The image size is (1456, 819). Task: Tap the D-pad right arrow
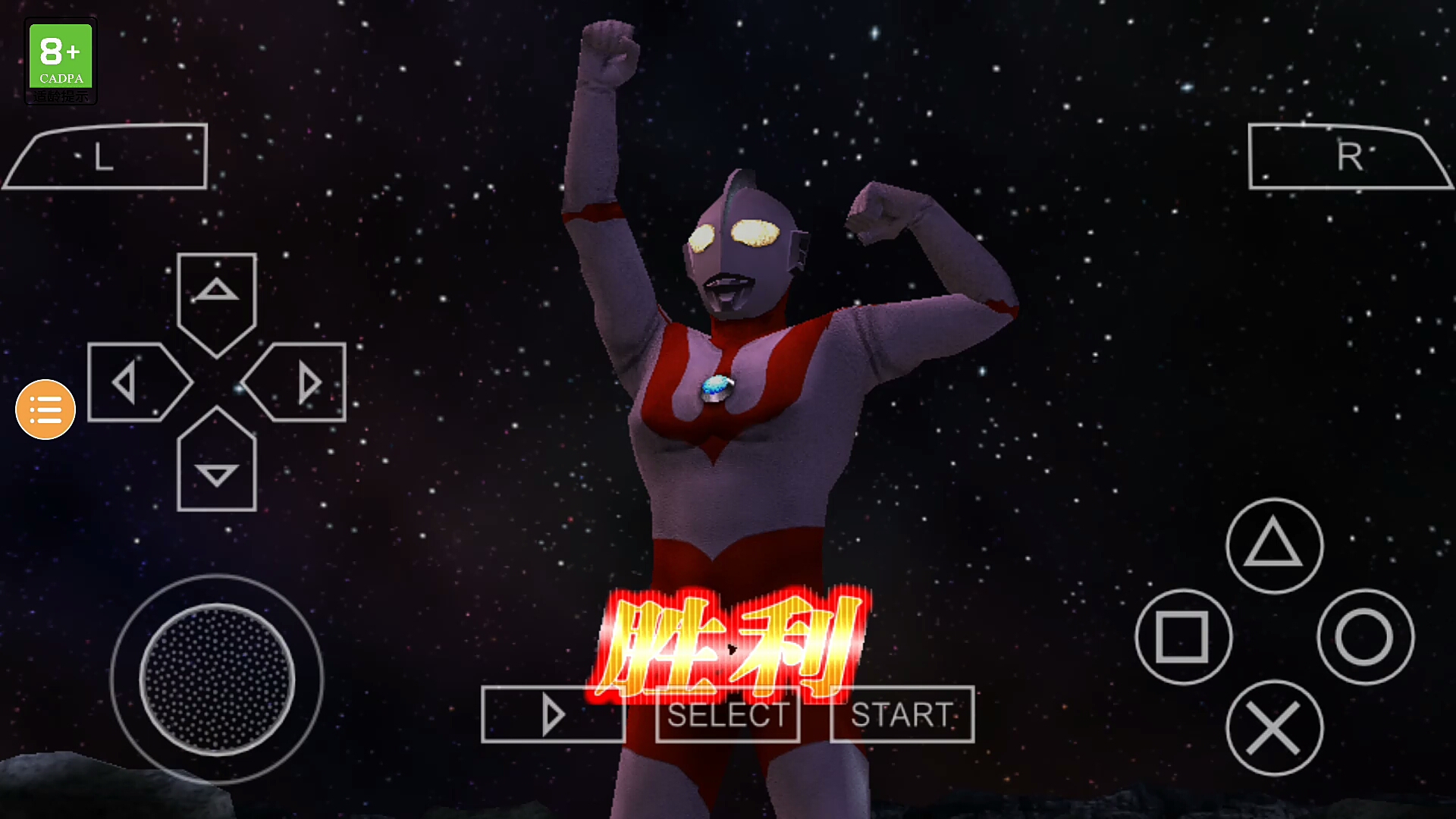[299, 382]
